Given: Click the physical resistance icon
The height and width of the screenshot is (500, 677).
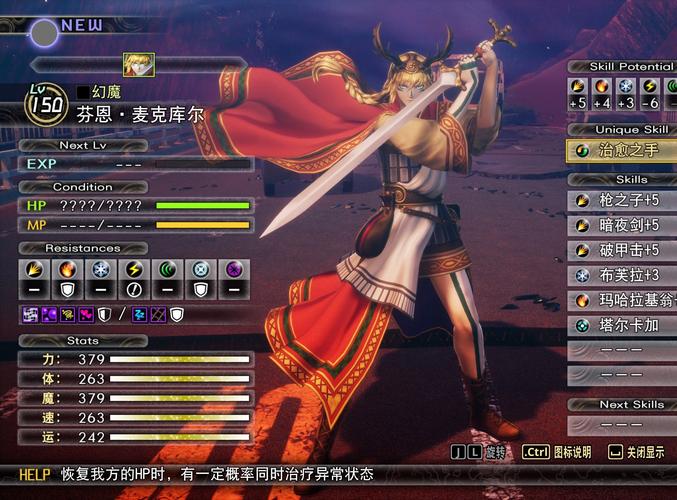Looking at the screenshot, I should pyautogui.click(x=33, y=269).
